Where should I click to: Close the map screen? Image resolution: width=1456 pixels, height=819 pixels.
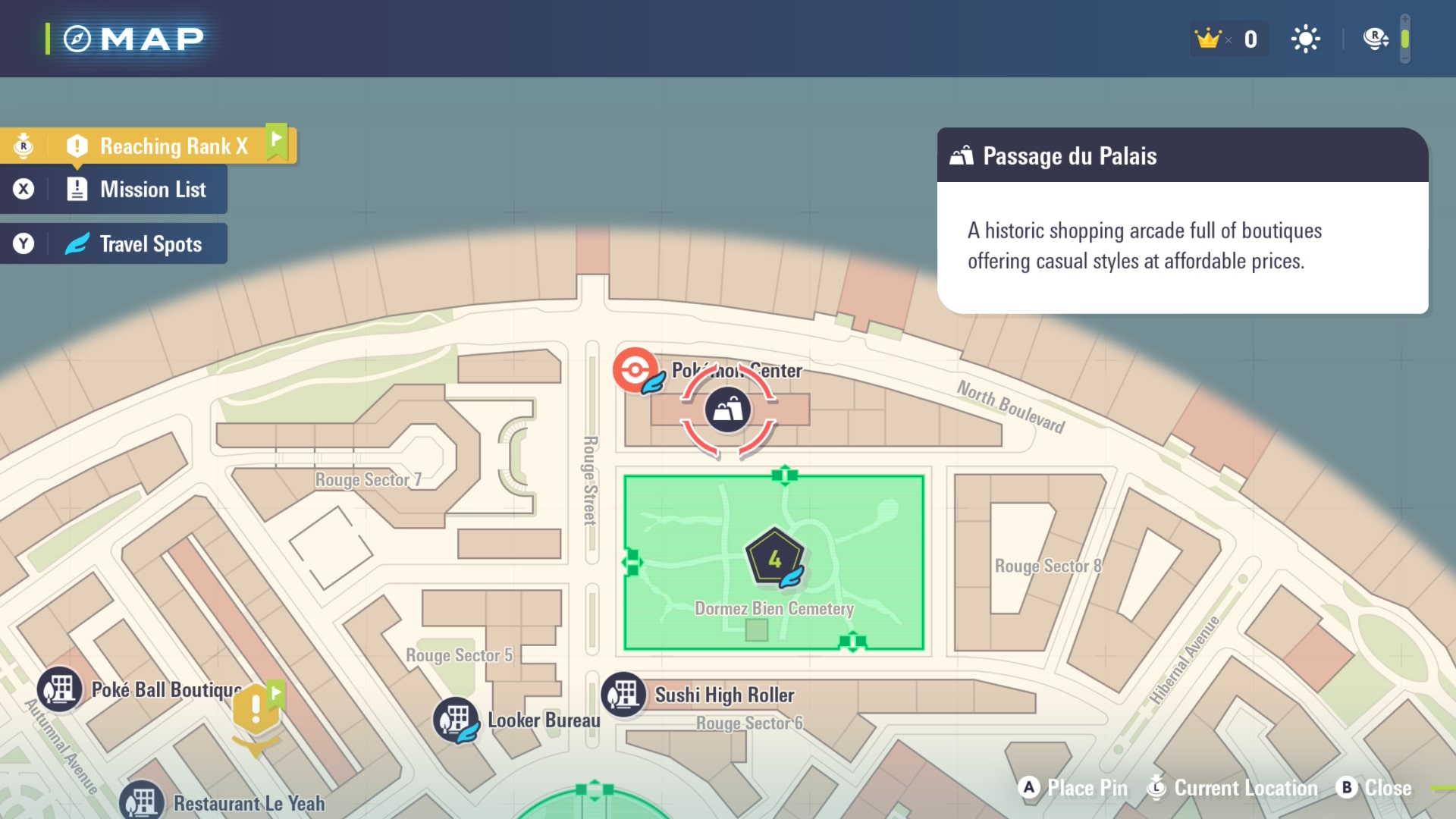pos(1374,788)
